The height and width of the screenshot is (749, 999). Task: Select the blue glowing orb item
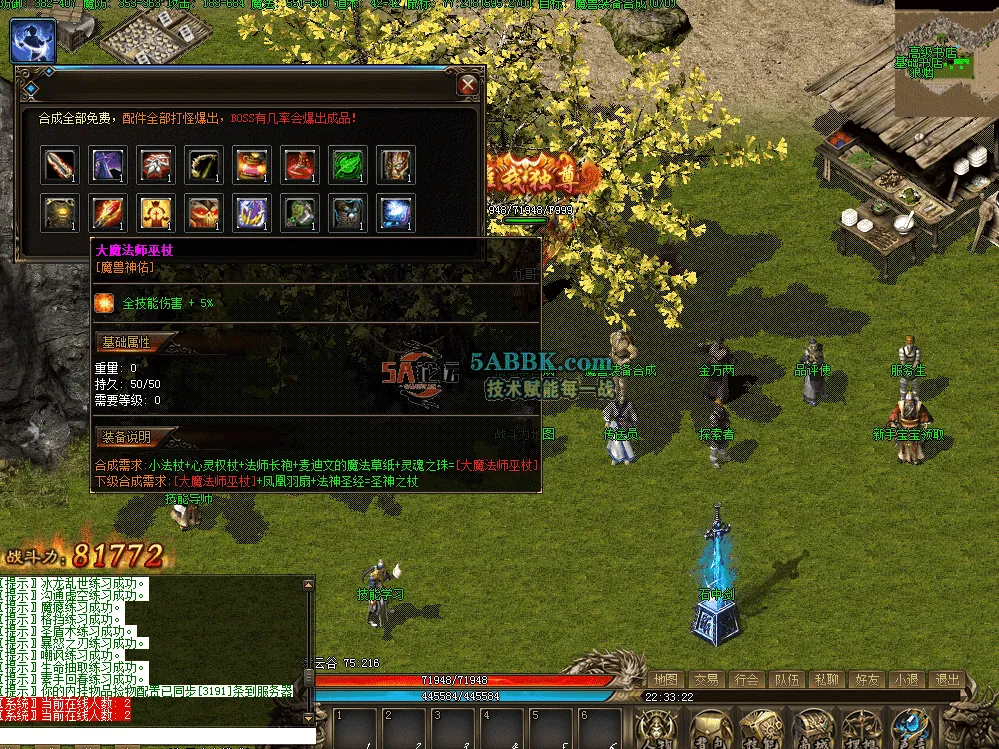396,213
